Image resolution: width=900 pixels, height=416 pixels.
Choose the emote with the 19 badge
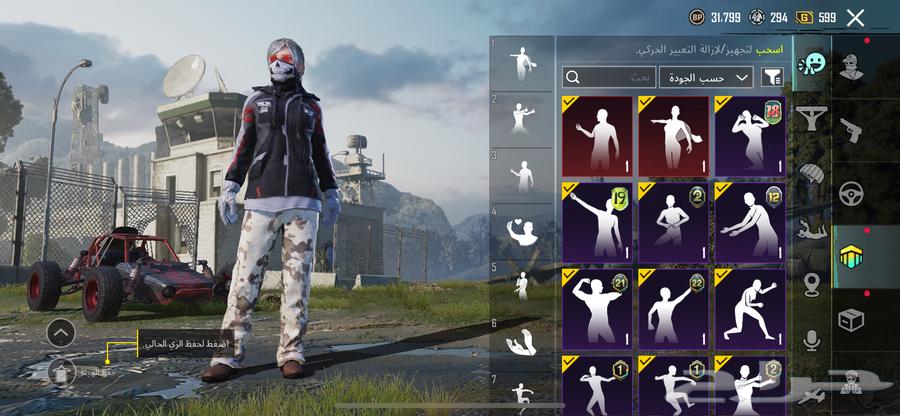tap(597, 221)
